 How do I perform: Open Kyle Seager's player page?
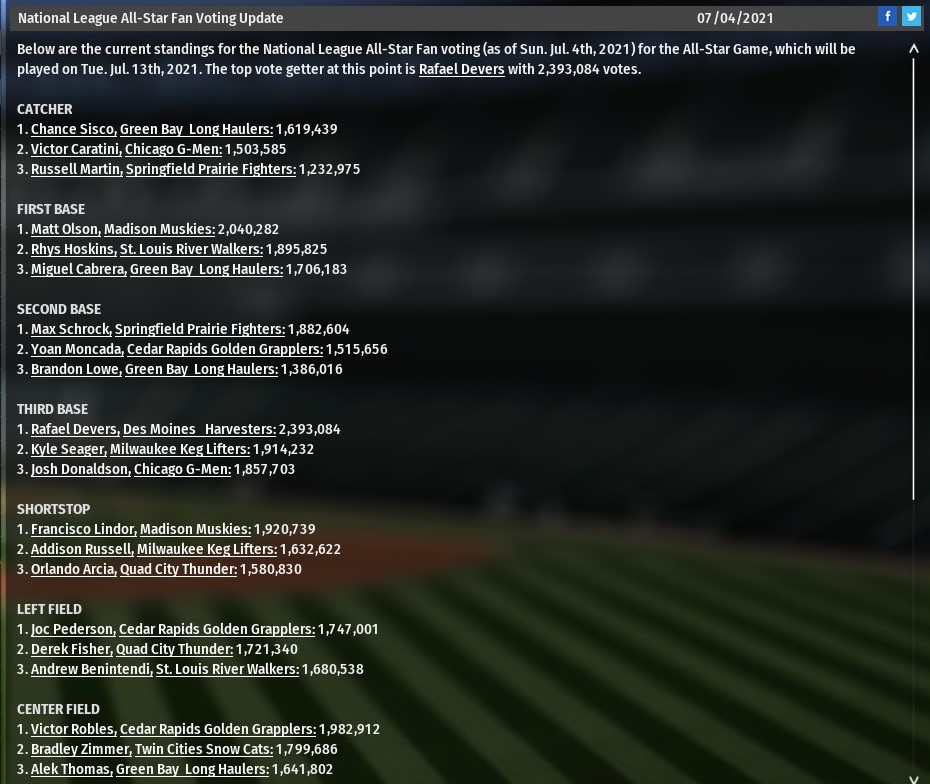click(x=67, y=449)
